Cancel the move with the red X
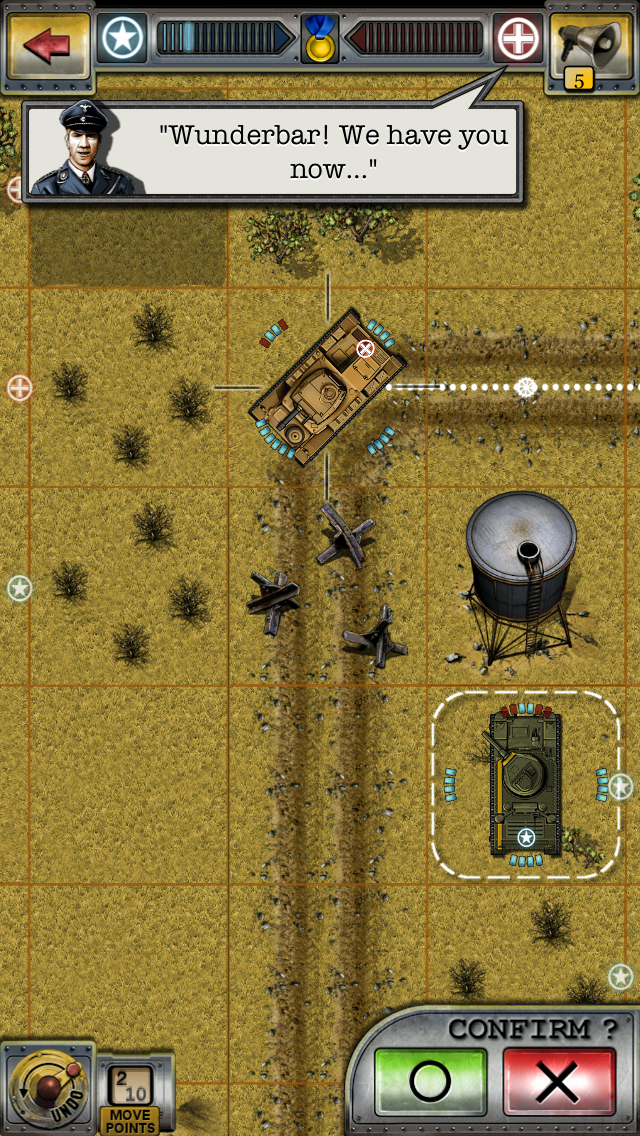The height and width of the screenshot is (1136, 640). (x=557, y=1080)
